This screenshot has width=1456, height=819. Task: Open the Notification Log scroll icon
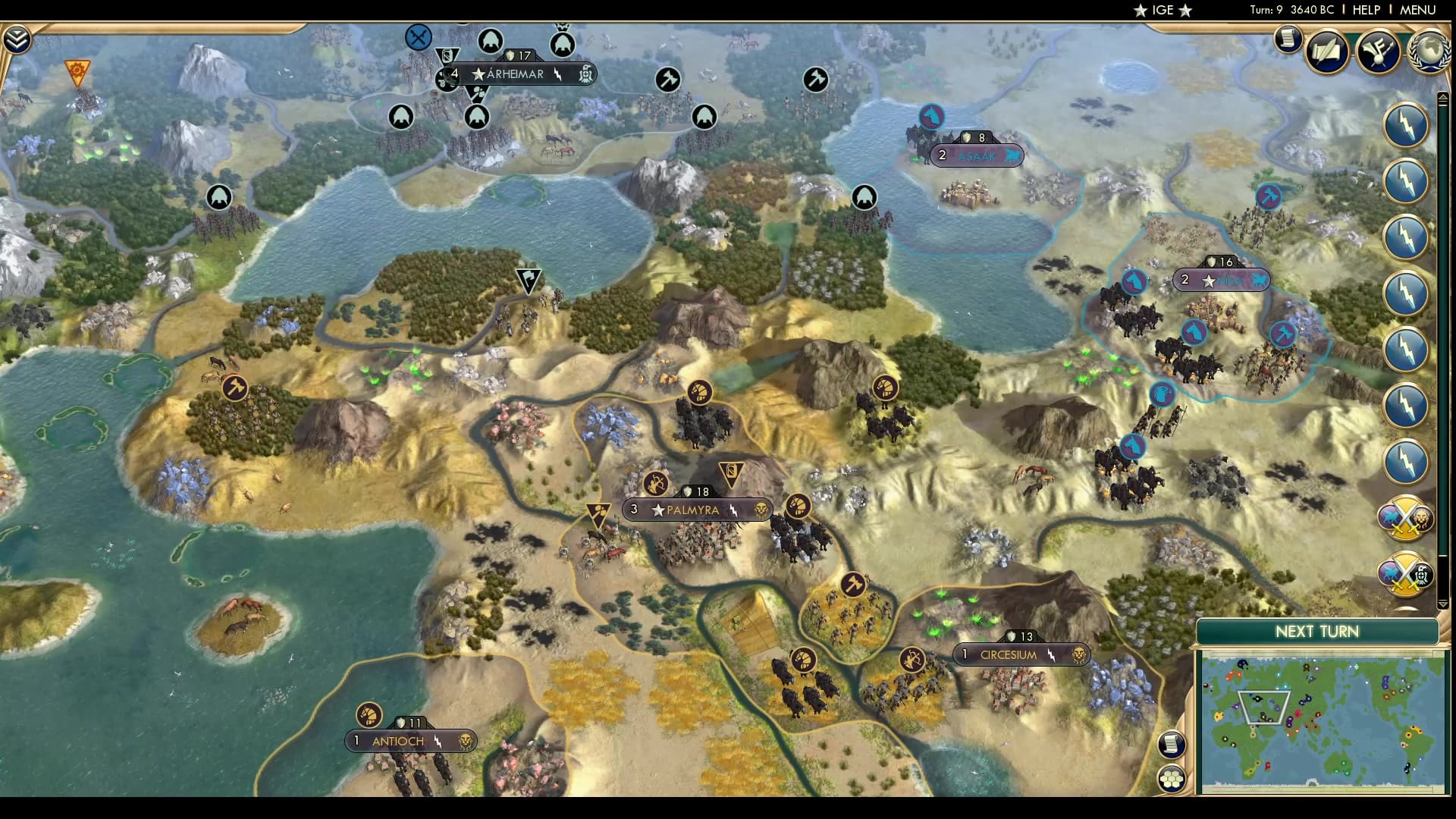point(1288,38)
